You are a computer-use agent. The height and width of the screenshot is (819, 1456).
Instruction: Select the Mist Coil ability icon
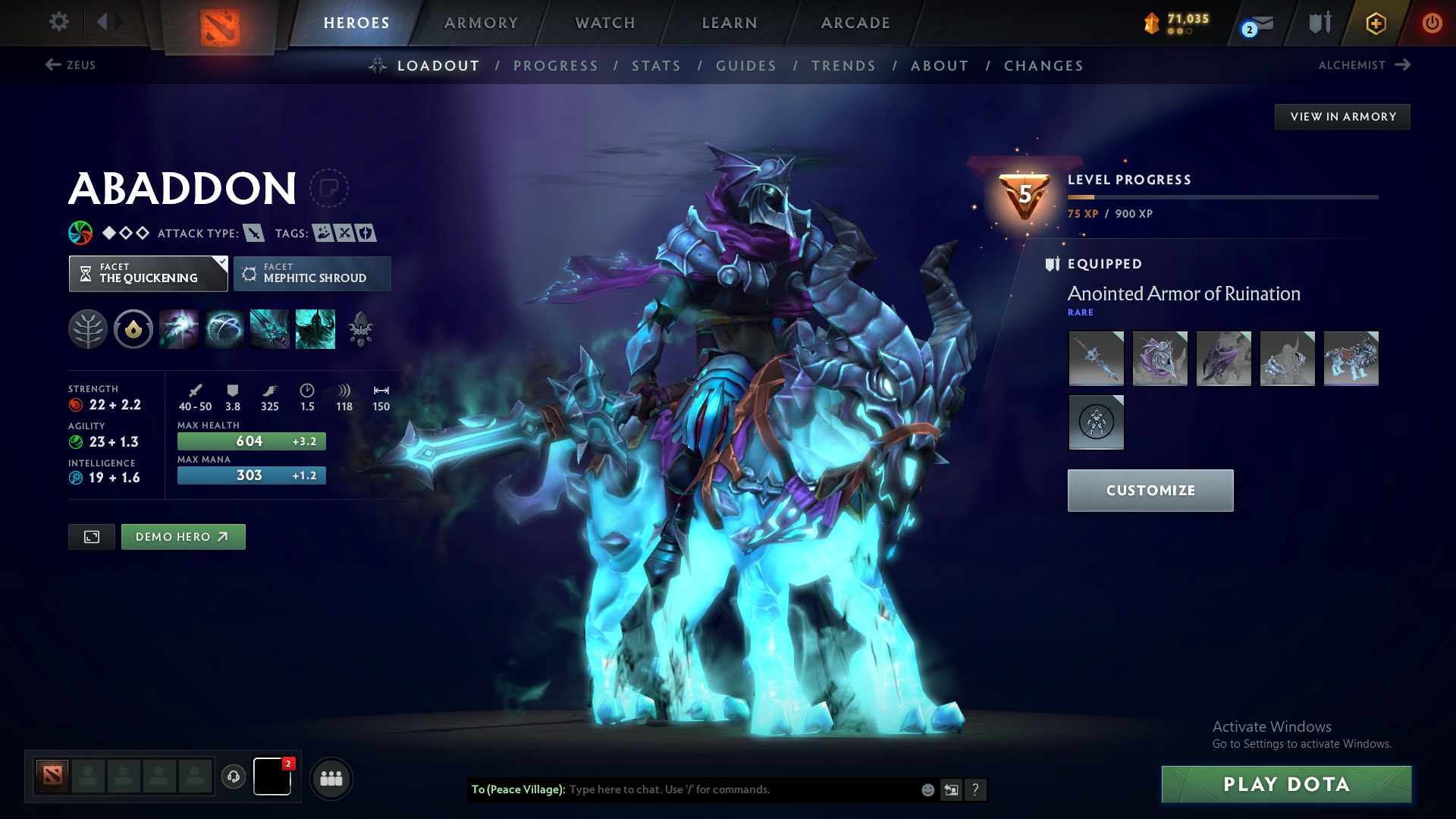click(179, 328)
